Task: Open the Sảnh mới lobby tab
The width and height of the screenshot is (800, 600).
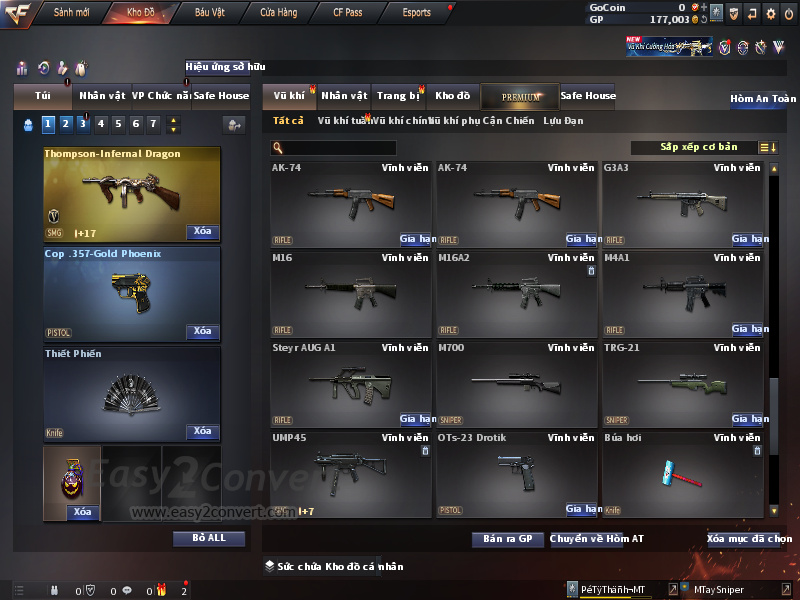Action: point(71,12)
